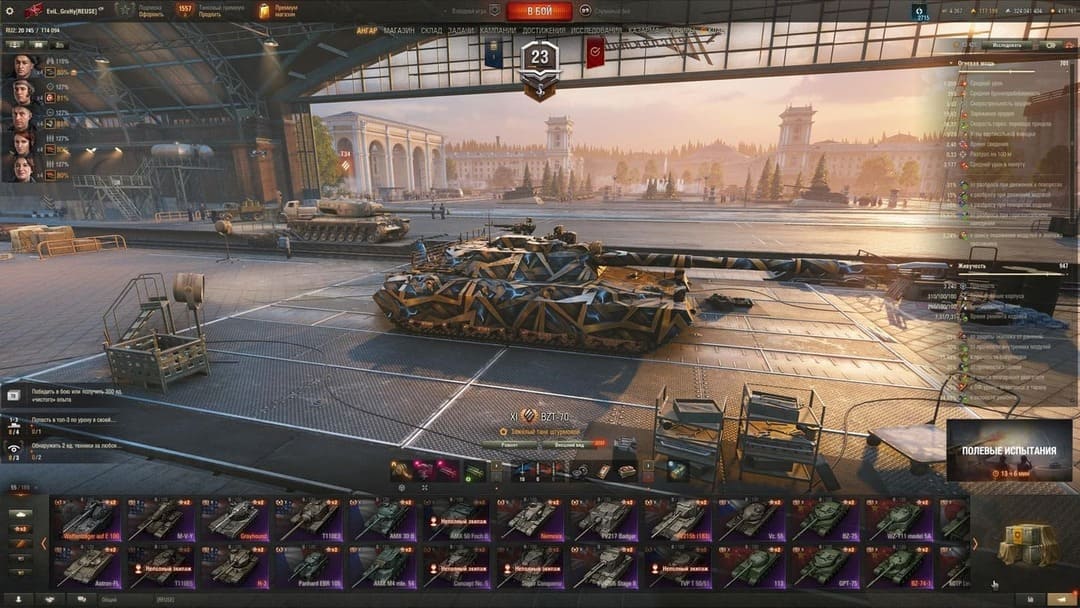Image resolution: width=1080 pixels, height=608 pixels.
Task: Open the ИССЛЕДОВАНИЯ research tab
Action: (x=596, y=30)
